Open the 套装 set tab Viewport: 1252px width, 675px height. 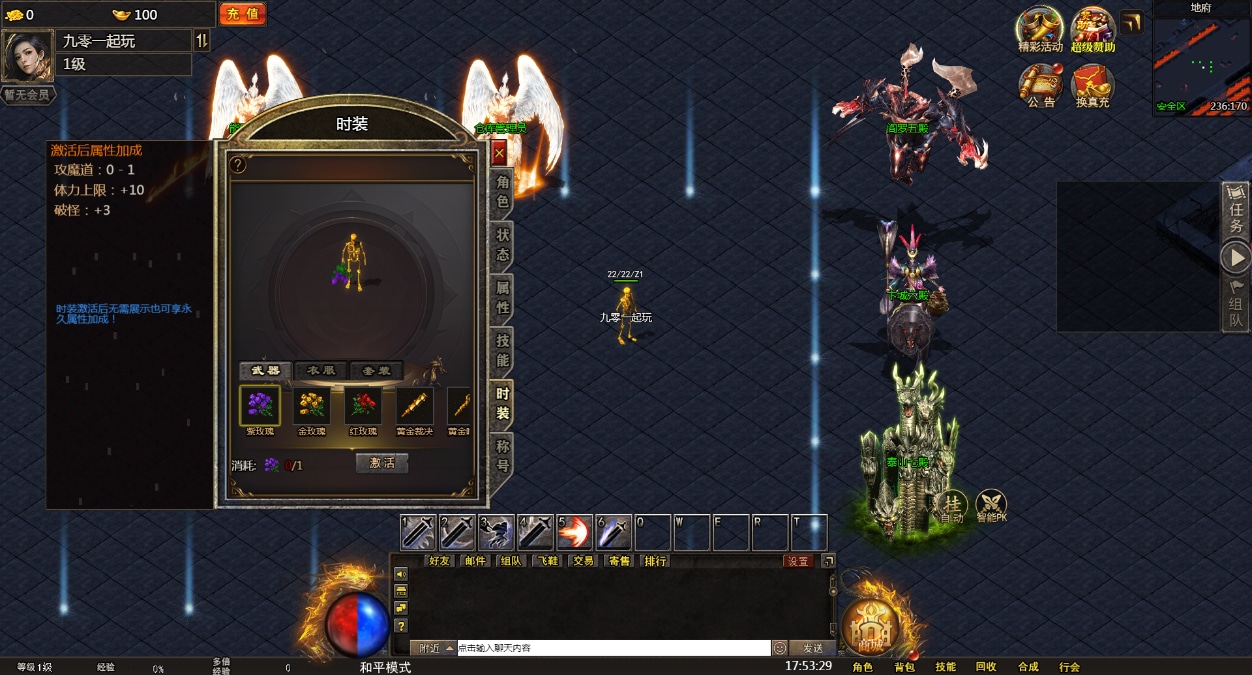[x=376, y=371]
